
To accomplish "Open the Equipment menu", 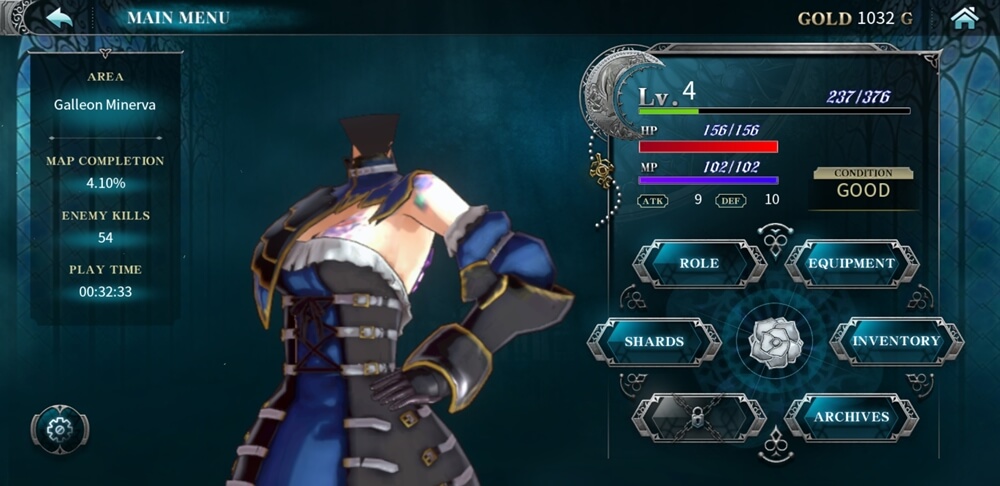I will tap(851, 264).
